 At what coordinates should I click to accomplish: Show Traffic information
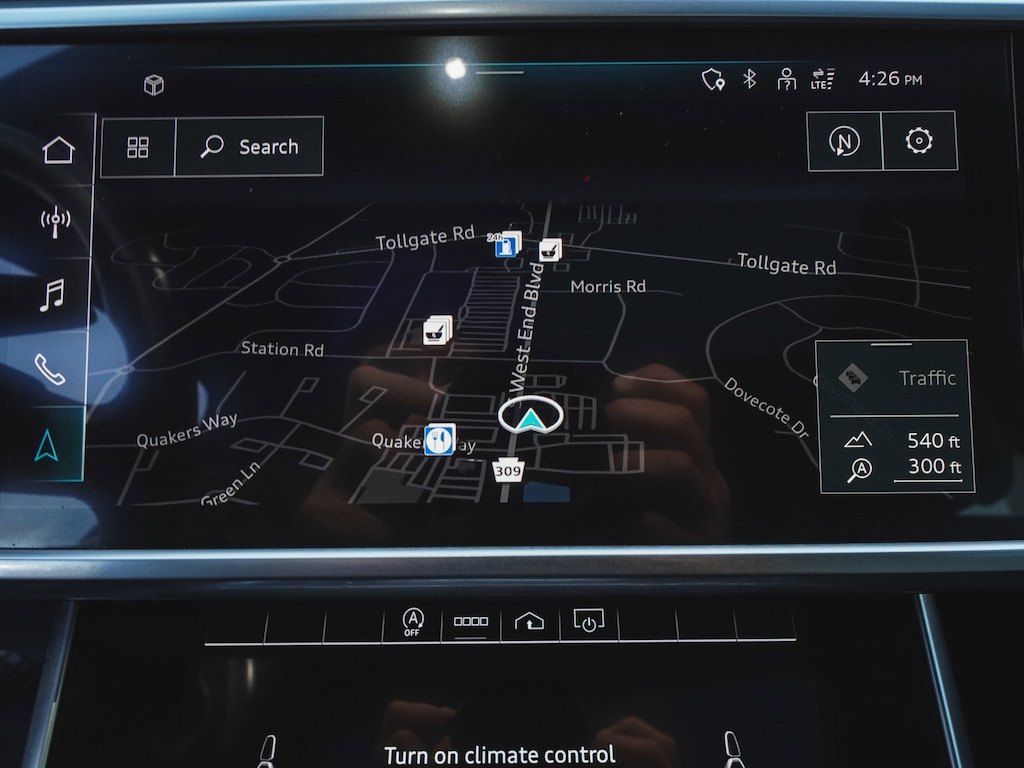[896, 378]
